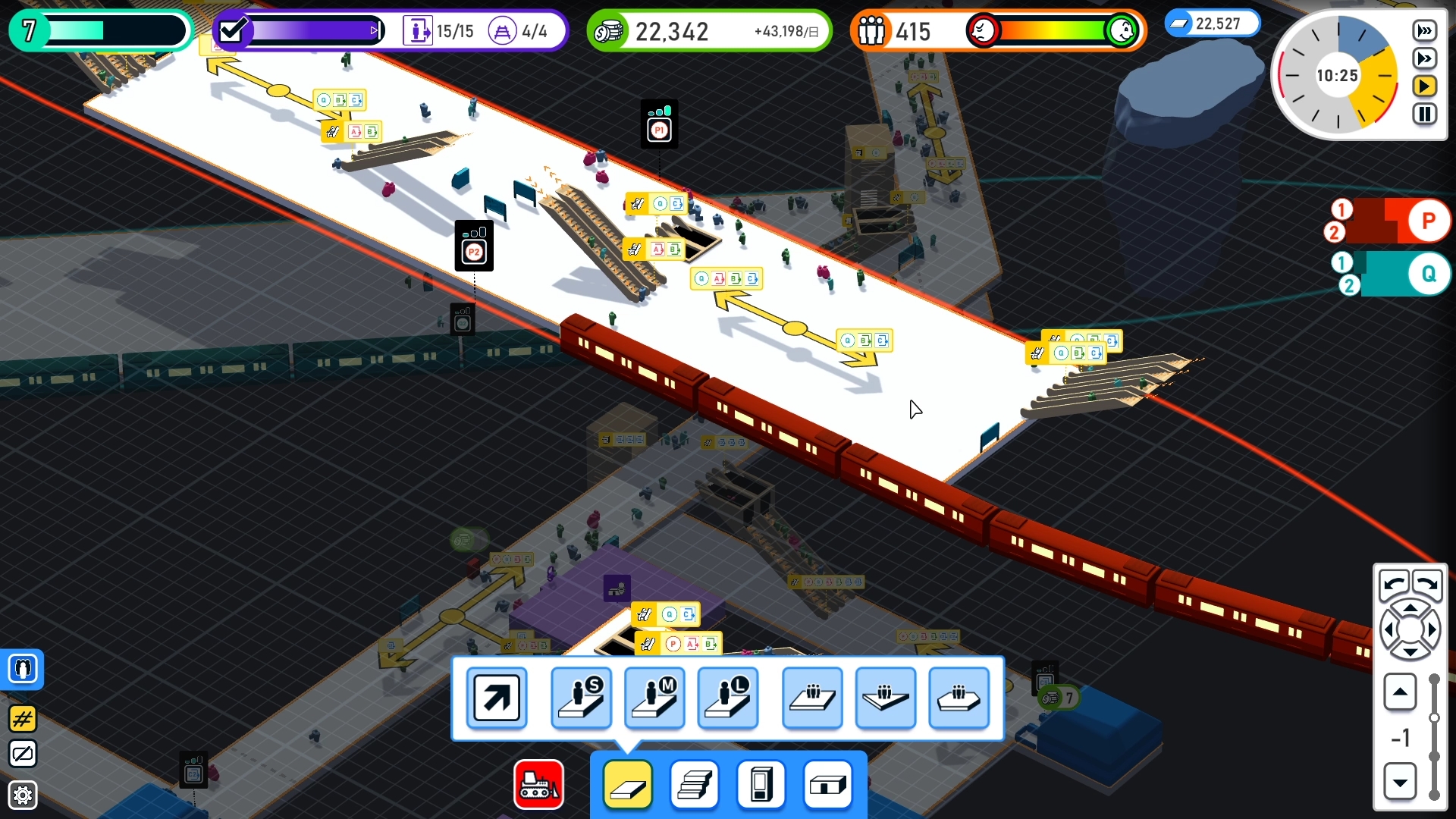The width and height of the screenshot is (1456, 819).
Task: Click the undo button
Action: [1394, 585]
